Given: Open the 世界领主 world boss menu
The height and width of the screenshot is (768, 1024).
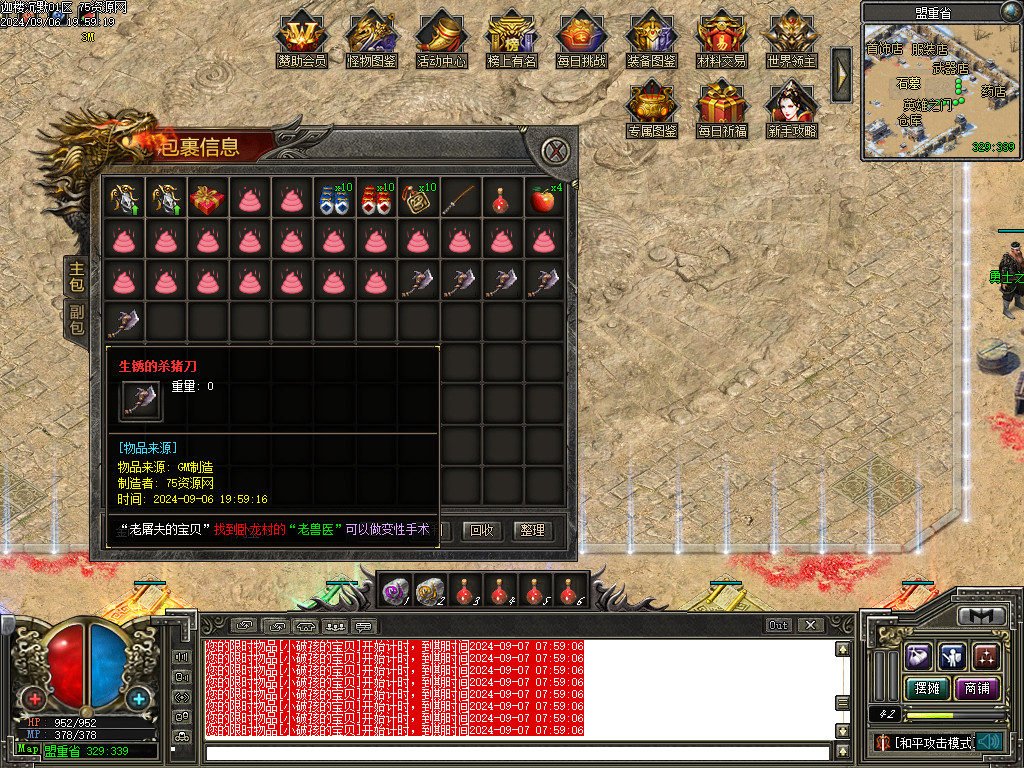Looking at the screenshot, I should point(792,36).
